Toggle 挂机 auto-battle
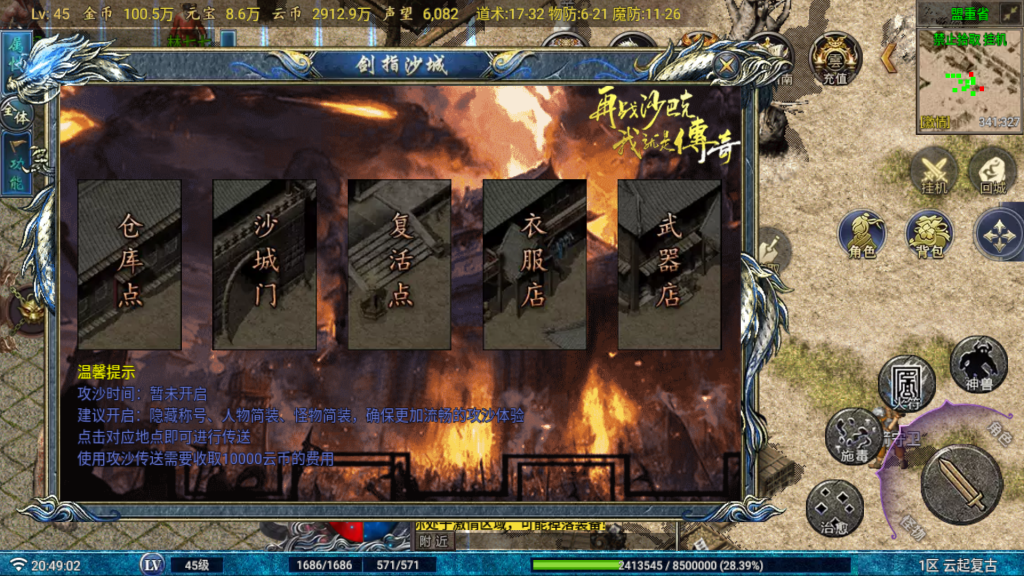 coord(934,170)
